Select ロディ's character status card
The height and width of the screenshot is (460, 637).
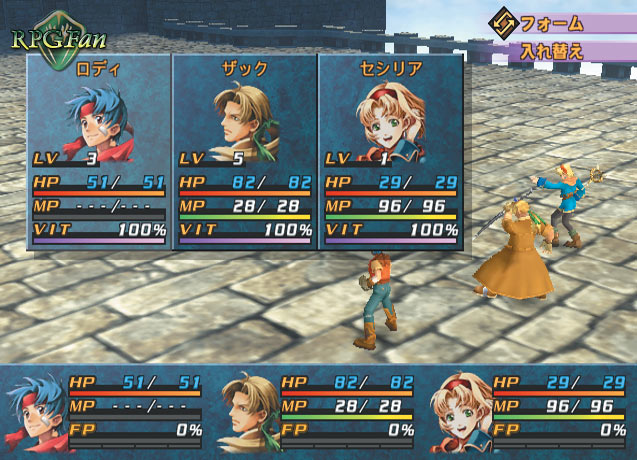point(99,150)
